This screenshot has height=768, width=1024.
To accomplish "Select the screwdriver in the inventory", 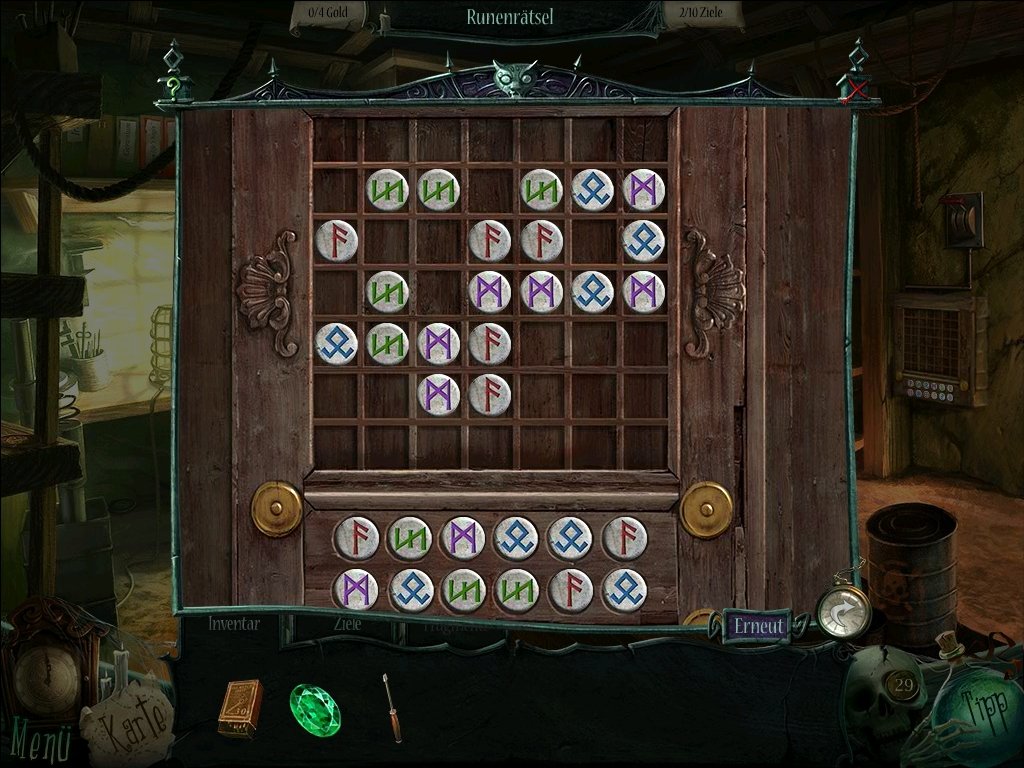I will (392, 707).
